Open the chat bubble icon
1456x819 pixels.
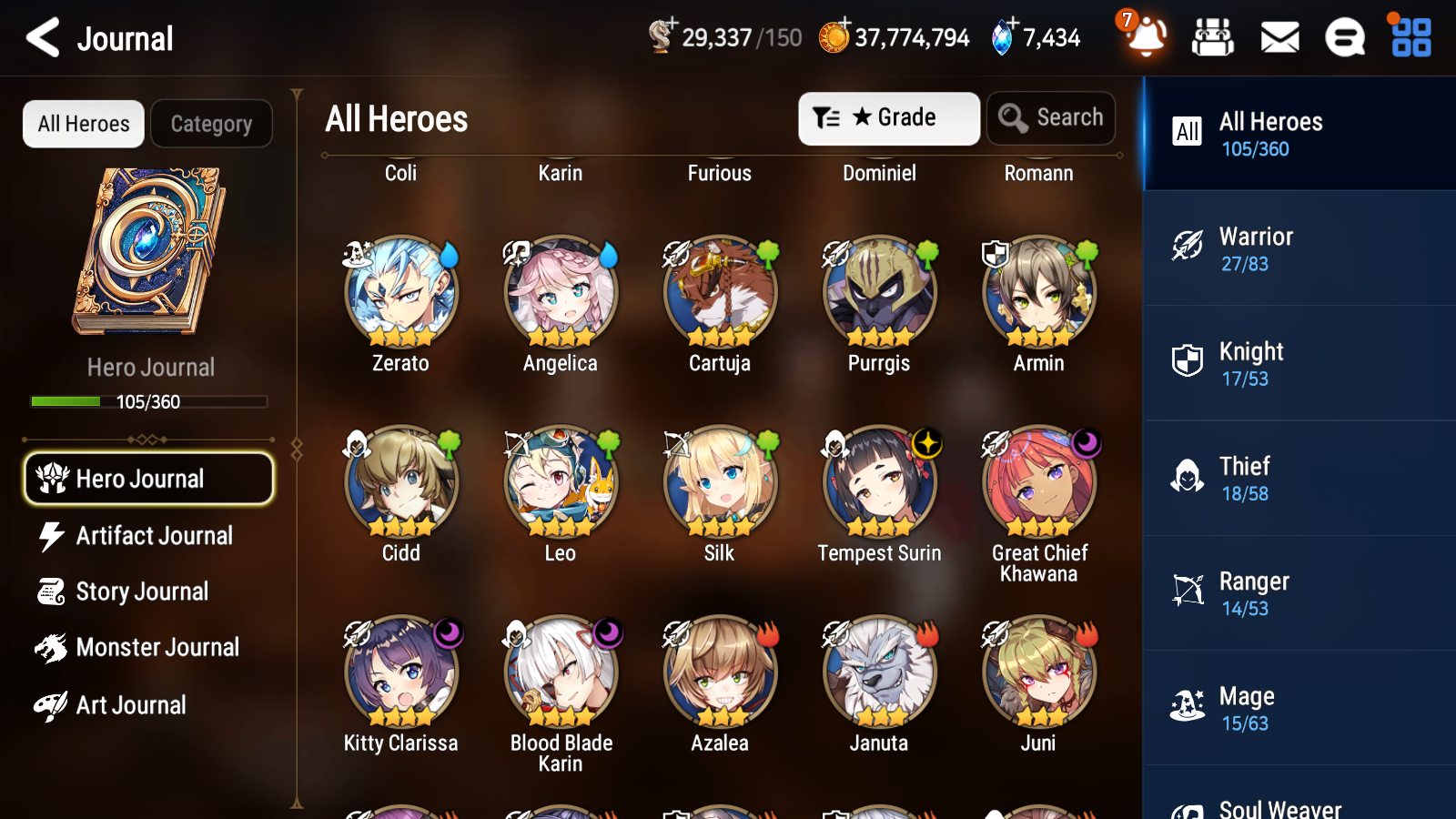1344,37
